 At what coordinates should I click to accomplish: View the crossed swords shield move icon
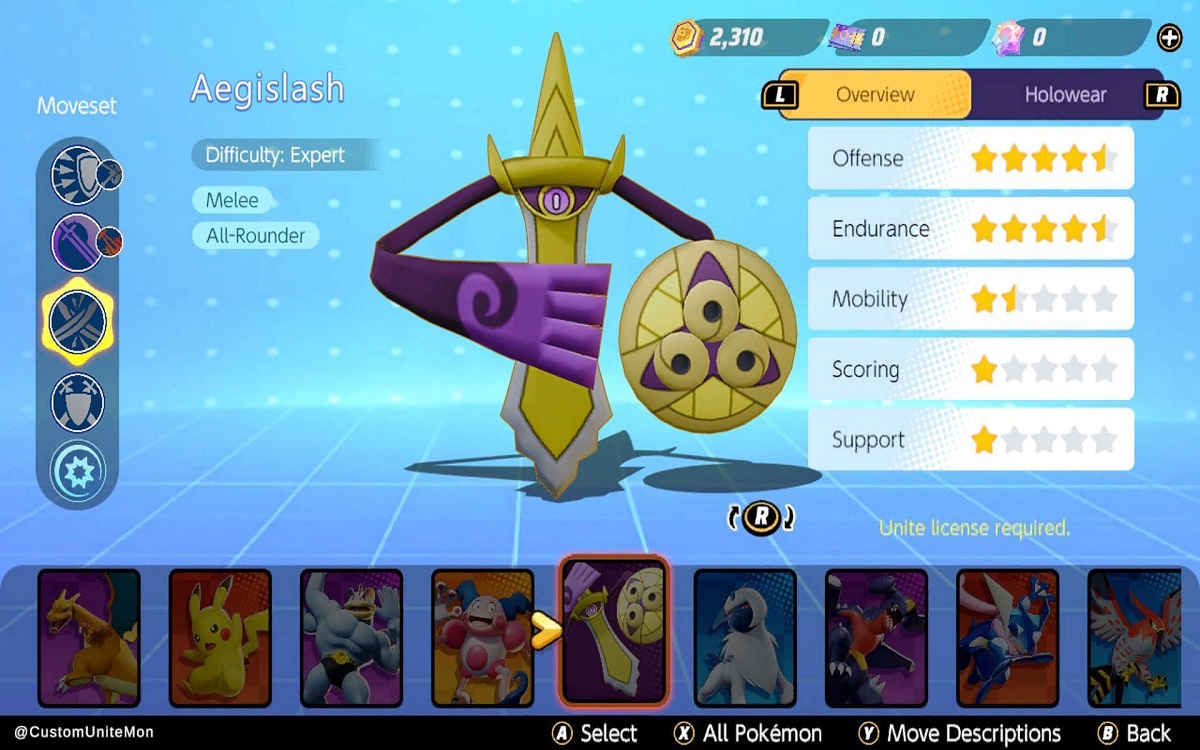tap(77, 401)
